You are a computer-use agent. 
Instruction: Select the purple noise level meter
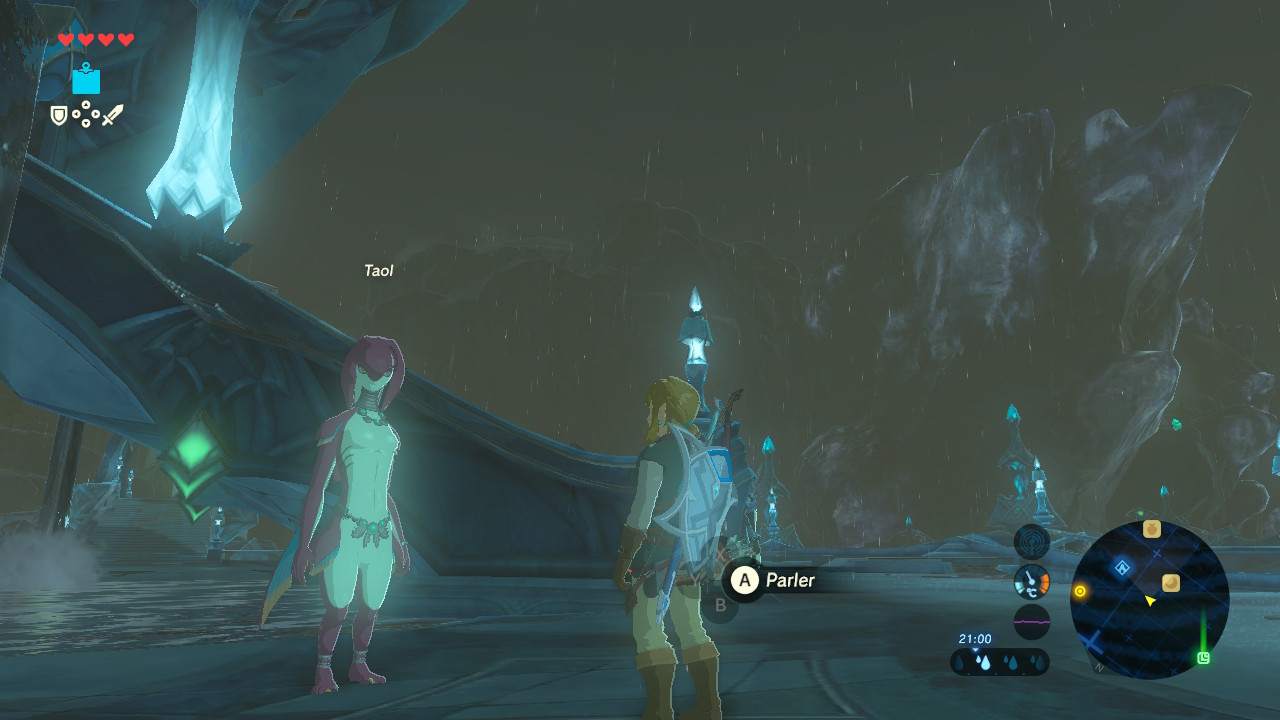click(x=1031, y=621)
